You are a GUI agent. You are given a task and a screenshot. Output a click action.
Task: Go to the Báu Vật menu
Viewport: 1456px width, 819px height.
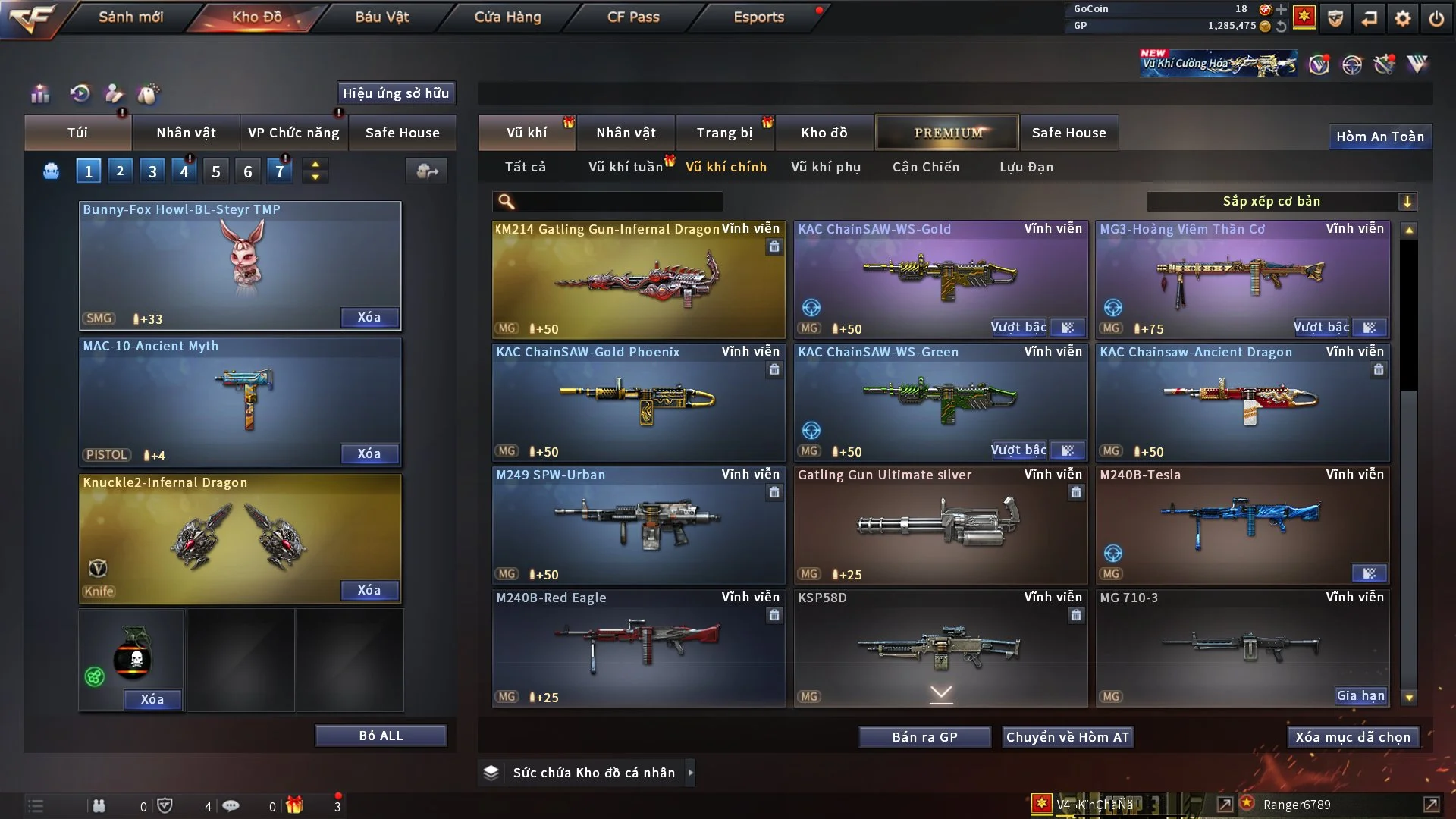(381, 17)
